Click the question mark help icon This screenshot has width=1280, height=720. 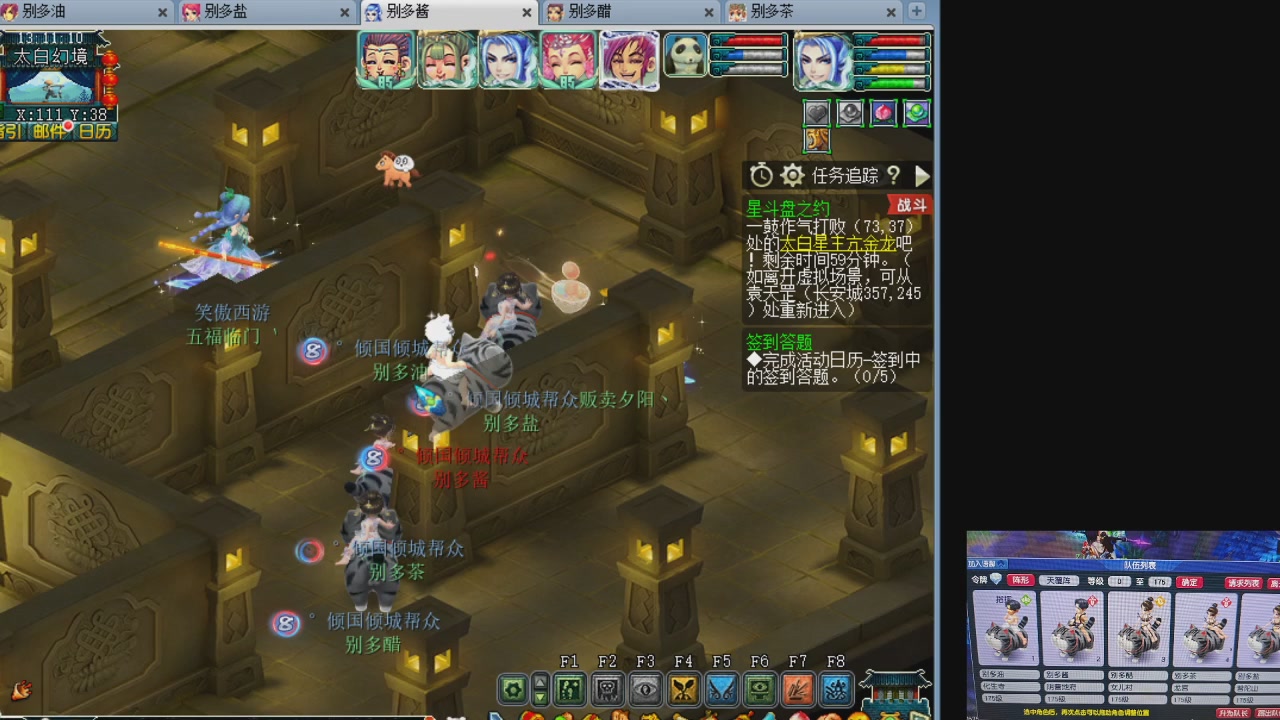click(x=894, y=175)
